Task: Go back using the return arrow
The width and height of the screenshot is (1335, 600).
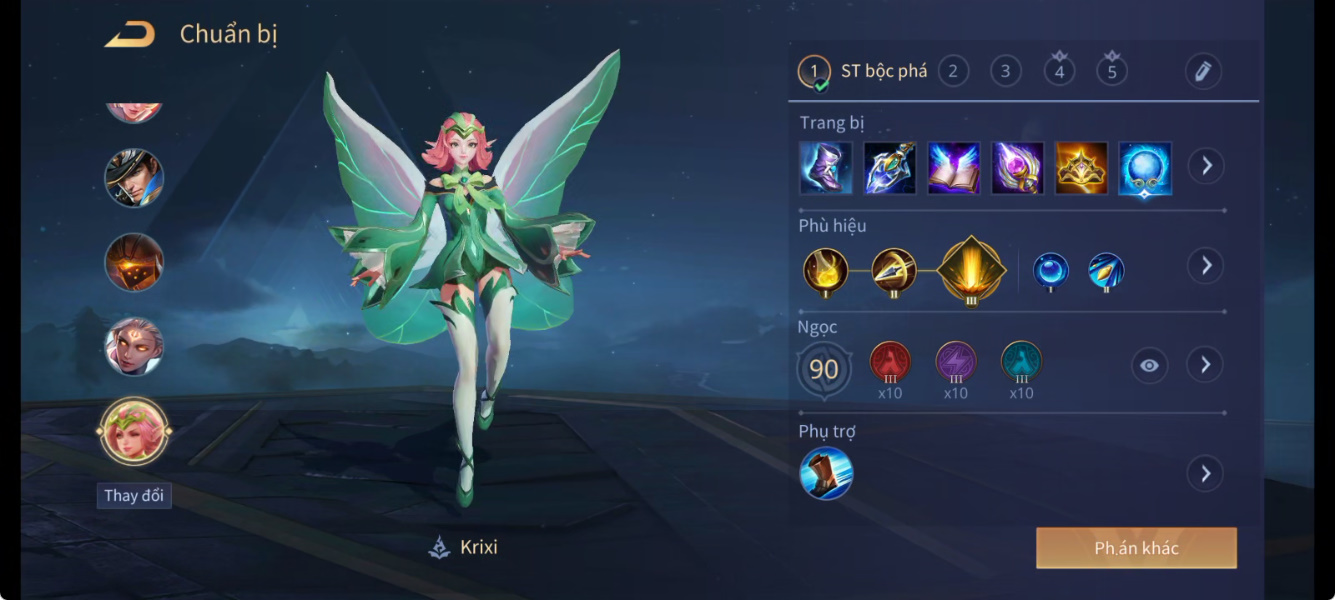Action: (130, 35)
